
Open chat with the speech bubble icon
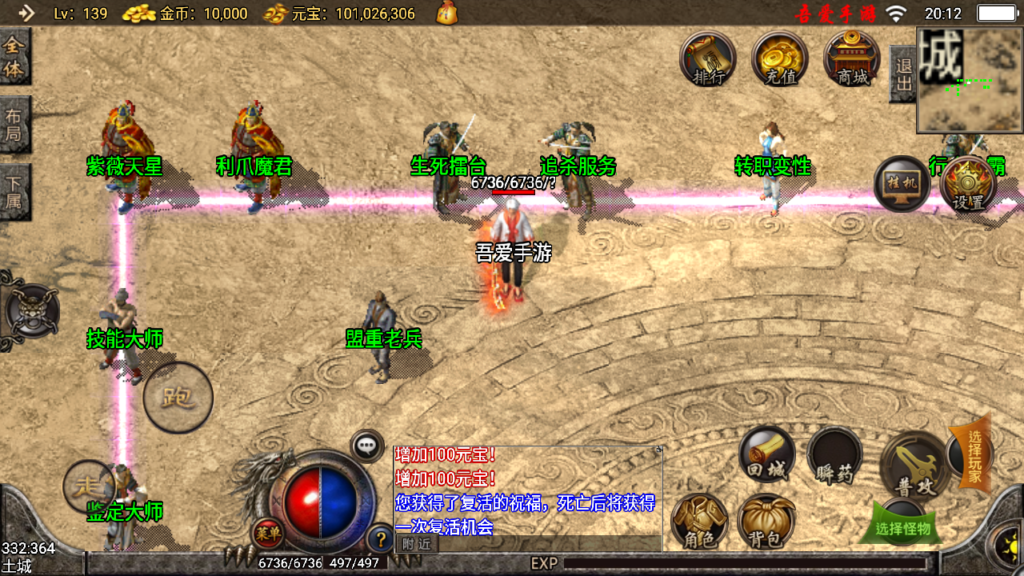pyautogui.click(x=368, y=445)
